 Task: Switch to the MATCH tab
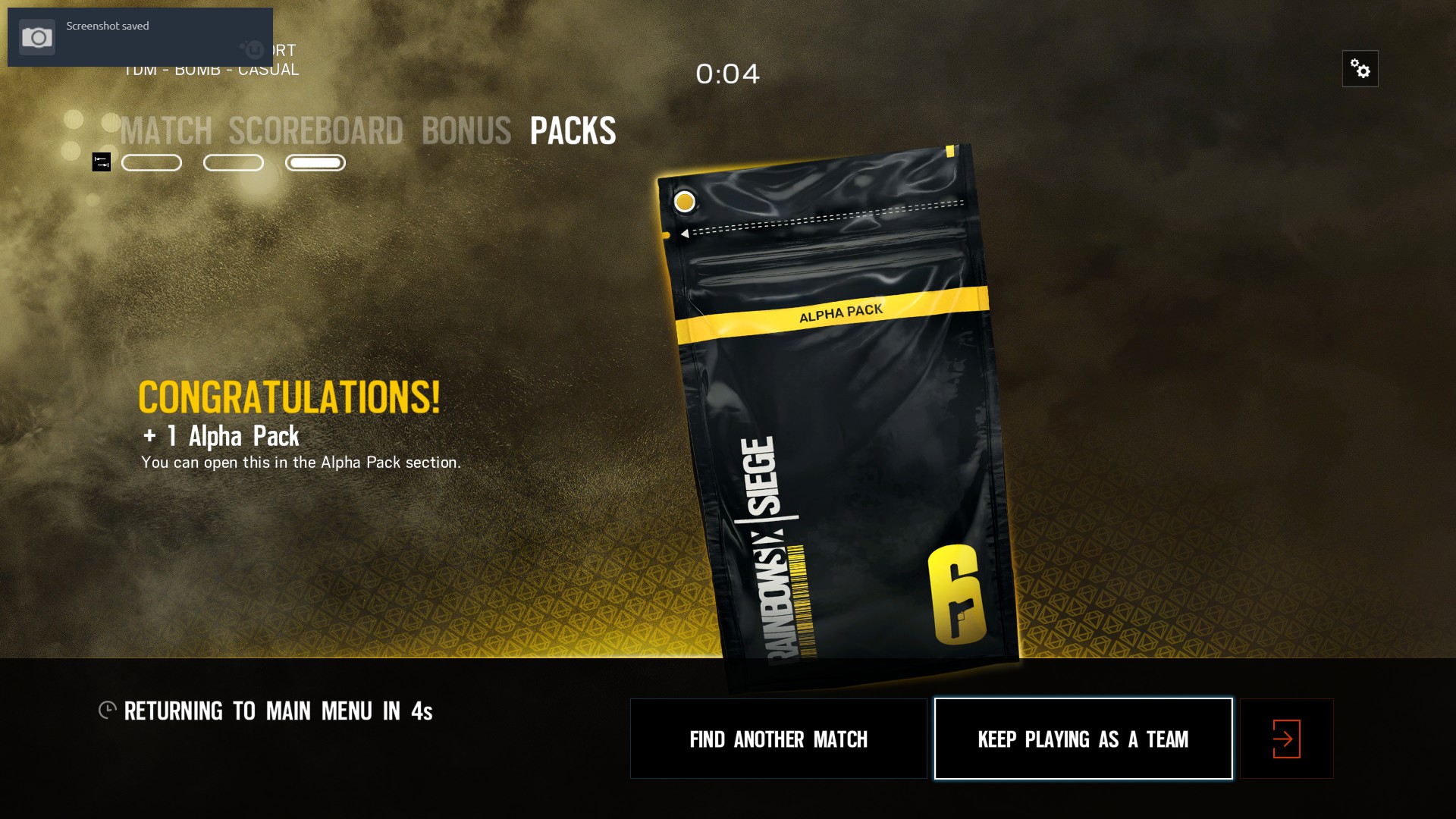165,130
